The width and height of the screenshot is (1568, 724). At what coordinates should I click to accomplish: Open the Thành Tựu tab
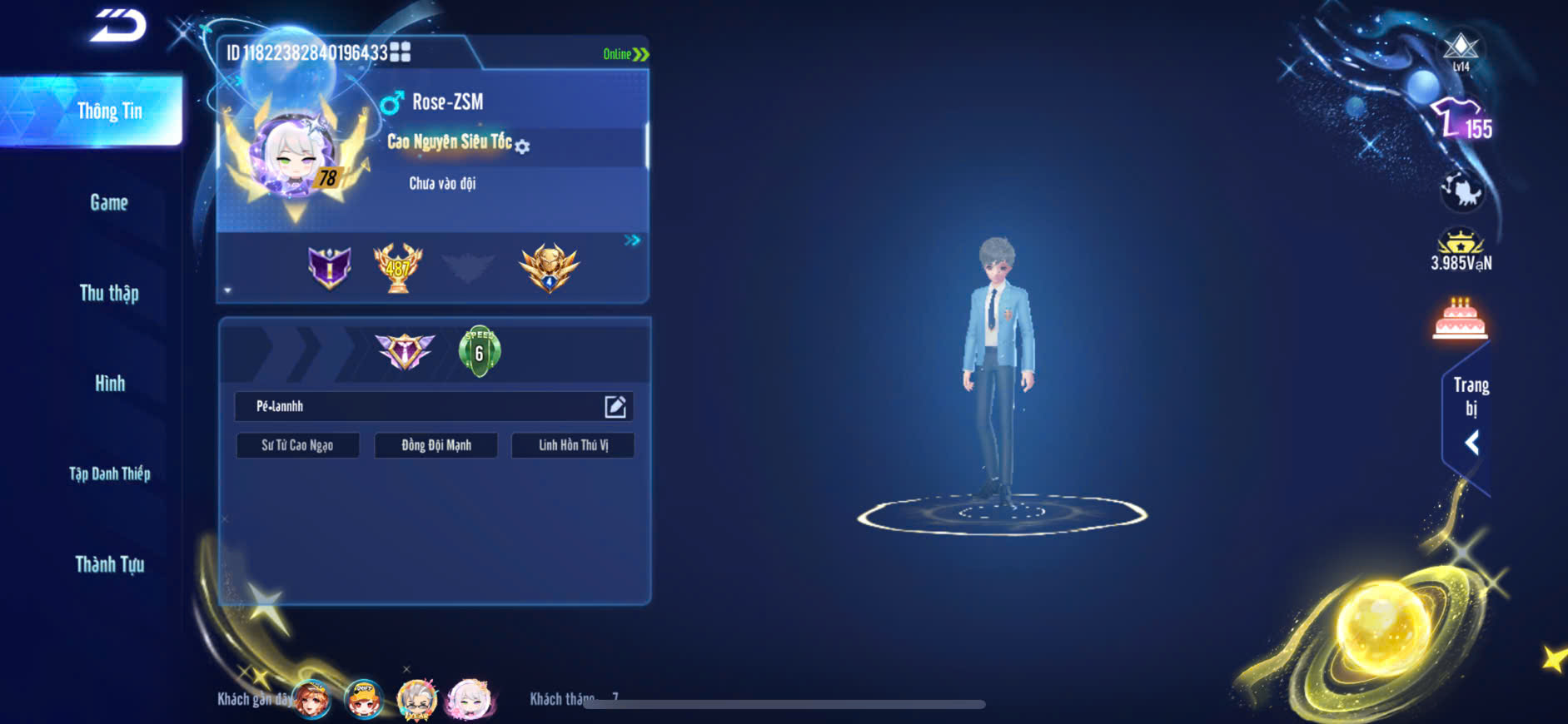coord(109,564)
